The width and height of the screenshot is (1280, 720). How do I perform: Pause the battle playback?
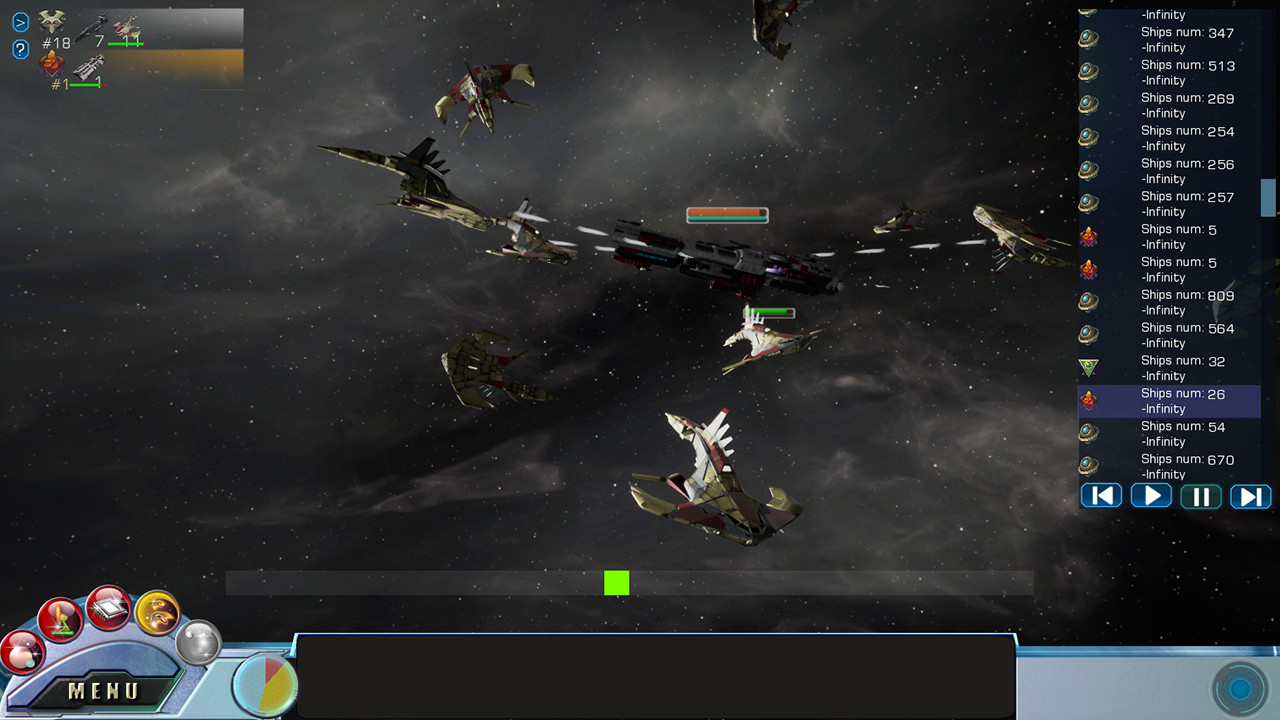1200,496
